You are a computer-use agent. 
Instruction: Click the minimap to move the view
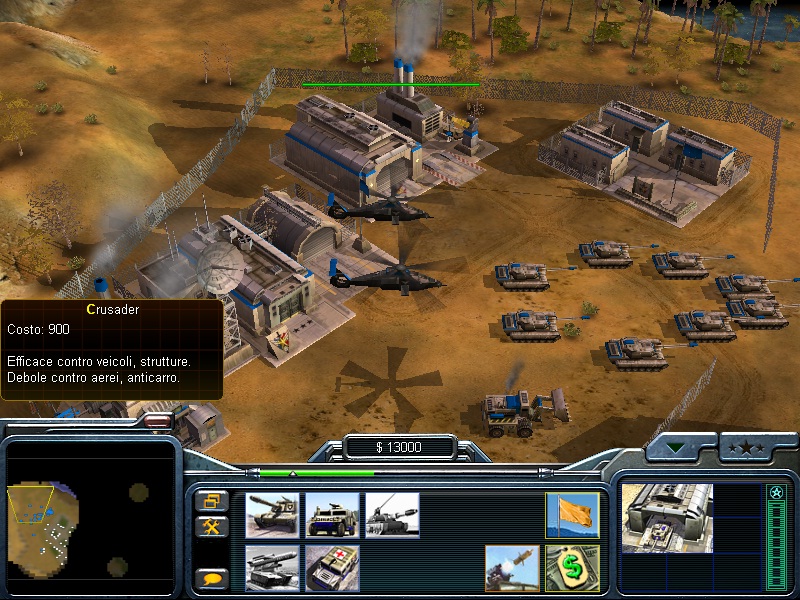92,516
